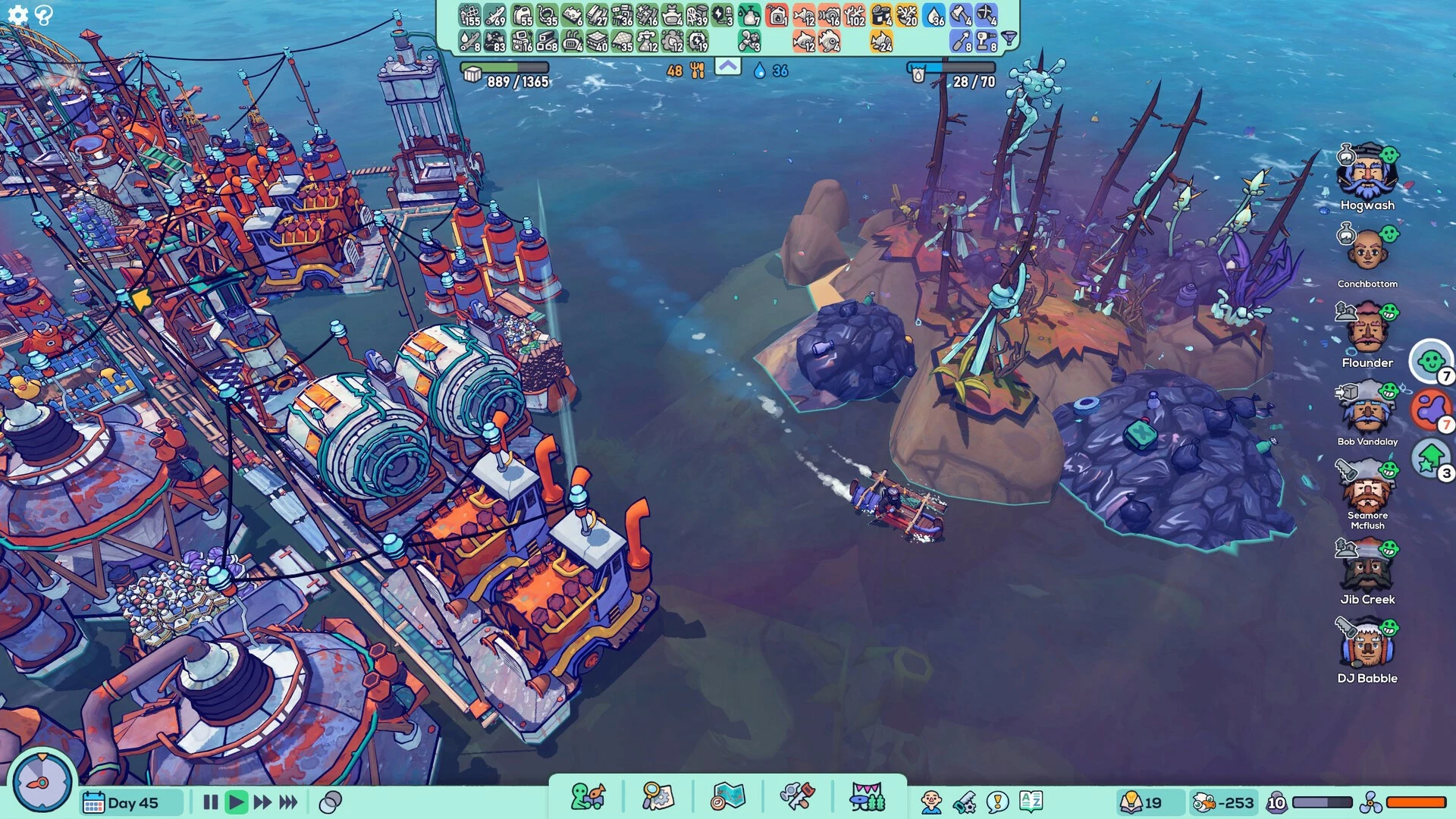Switch to triple fast-forward speed

pyautogui.click(x=289, y=802)
